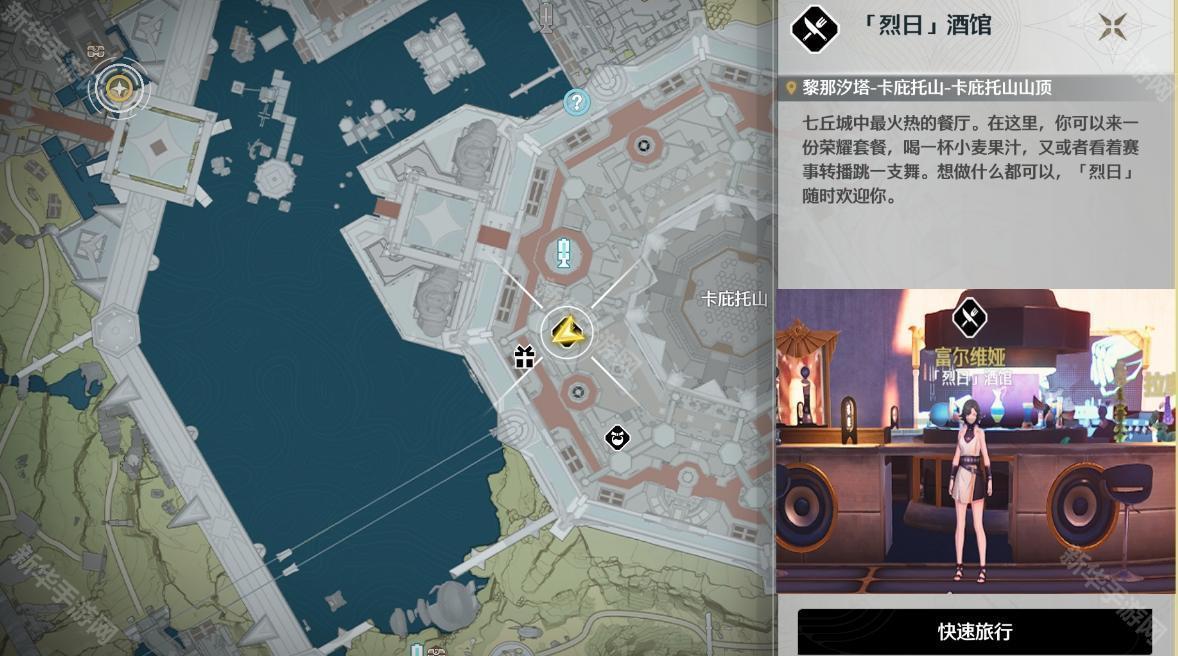Close the 「烈日」酒馆 info panel
1178x656 pixels.
coord(1112,27)
